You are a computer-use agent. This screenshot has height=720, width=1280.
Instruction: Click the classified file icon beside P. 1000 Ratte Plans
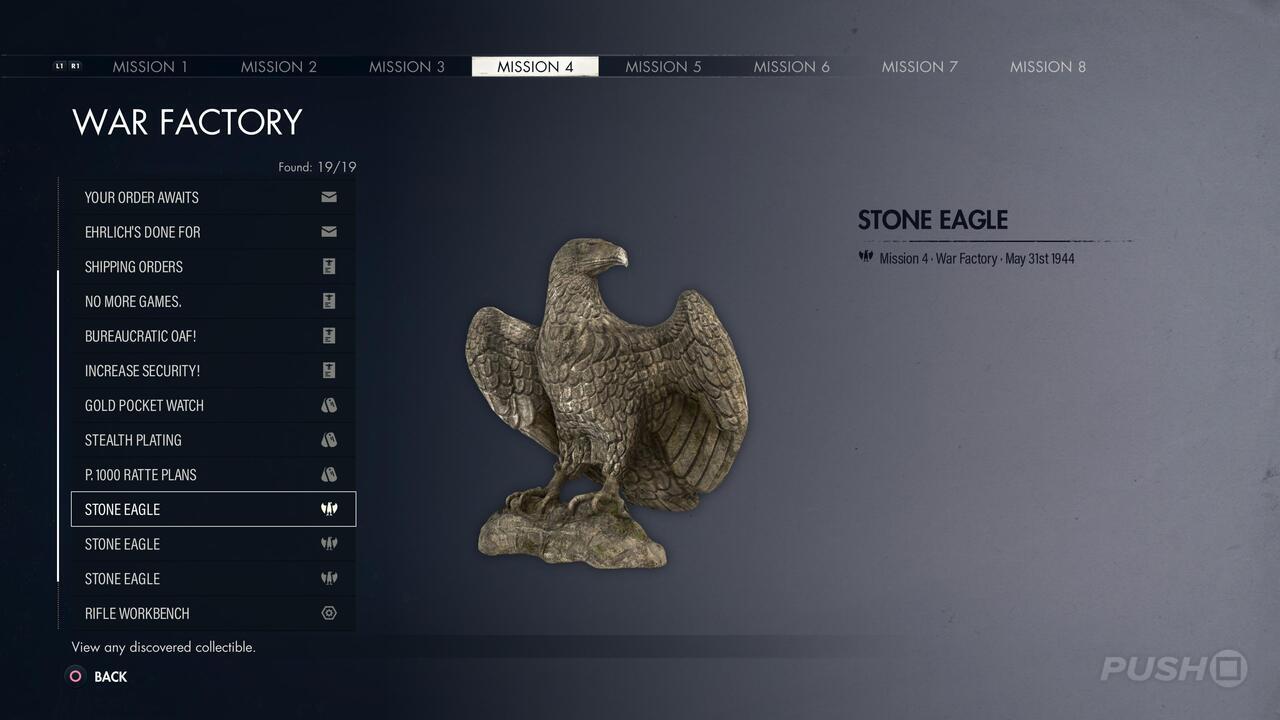(329, 474)
